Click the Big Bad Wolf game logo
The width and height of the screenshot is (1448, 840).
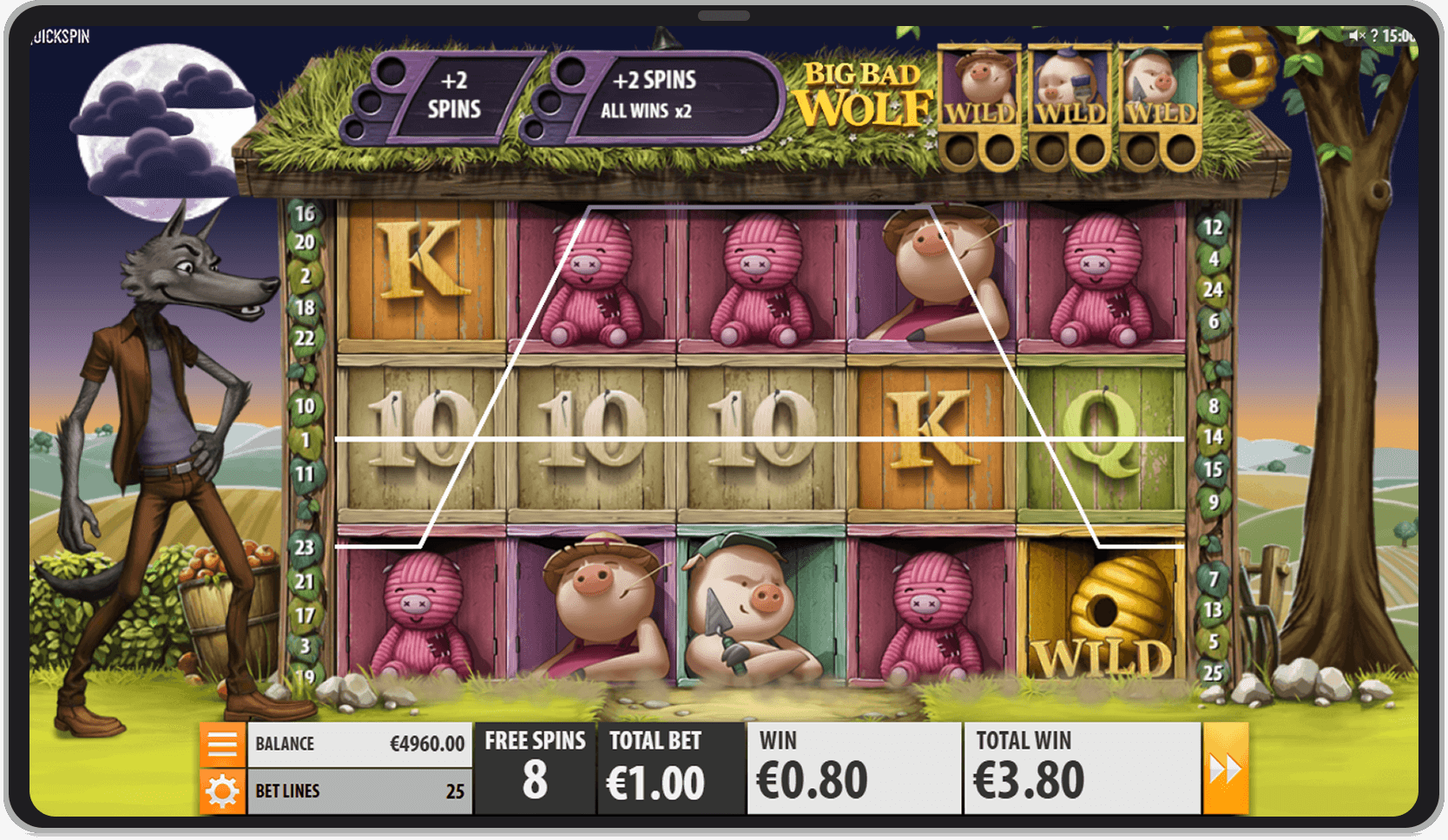(x=863, y=91)
